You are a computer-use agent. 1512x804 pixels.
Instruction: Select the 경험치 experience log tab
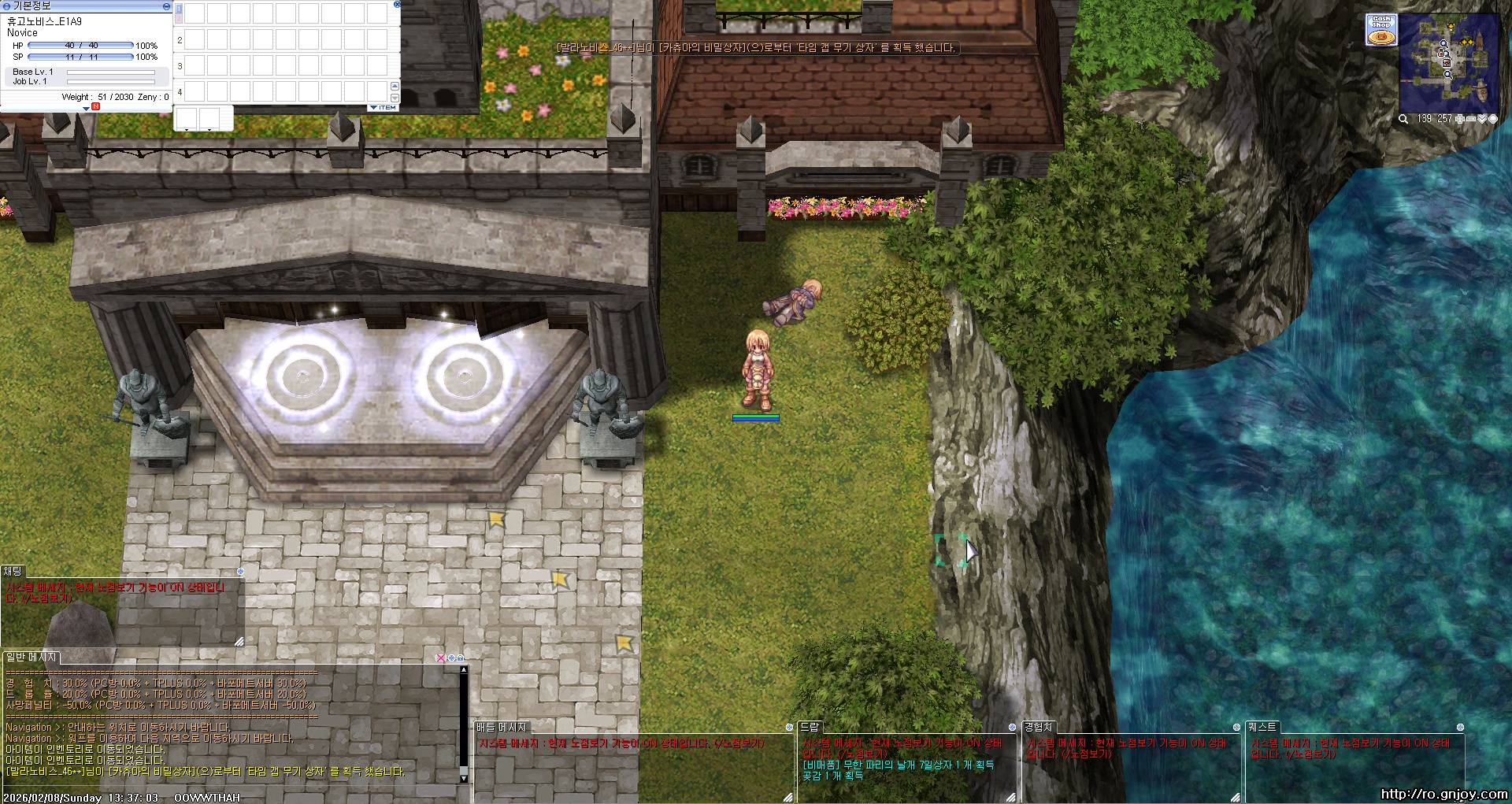pyautogui.click(x=1038, y=728)
